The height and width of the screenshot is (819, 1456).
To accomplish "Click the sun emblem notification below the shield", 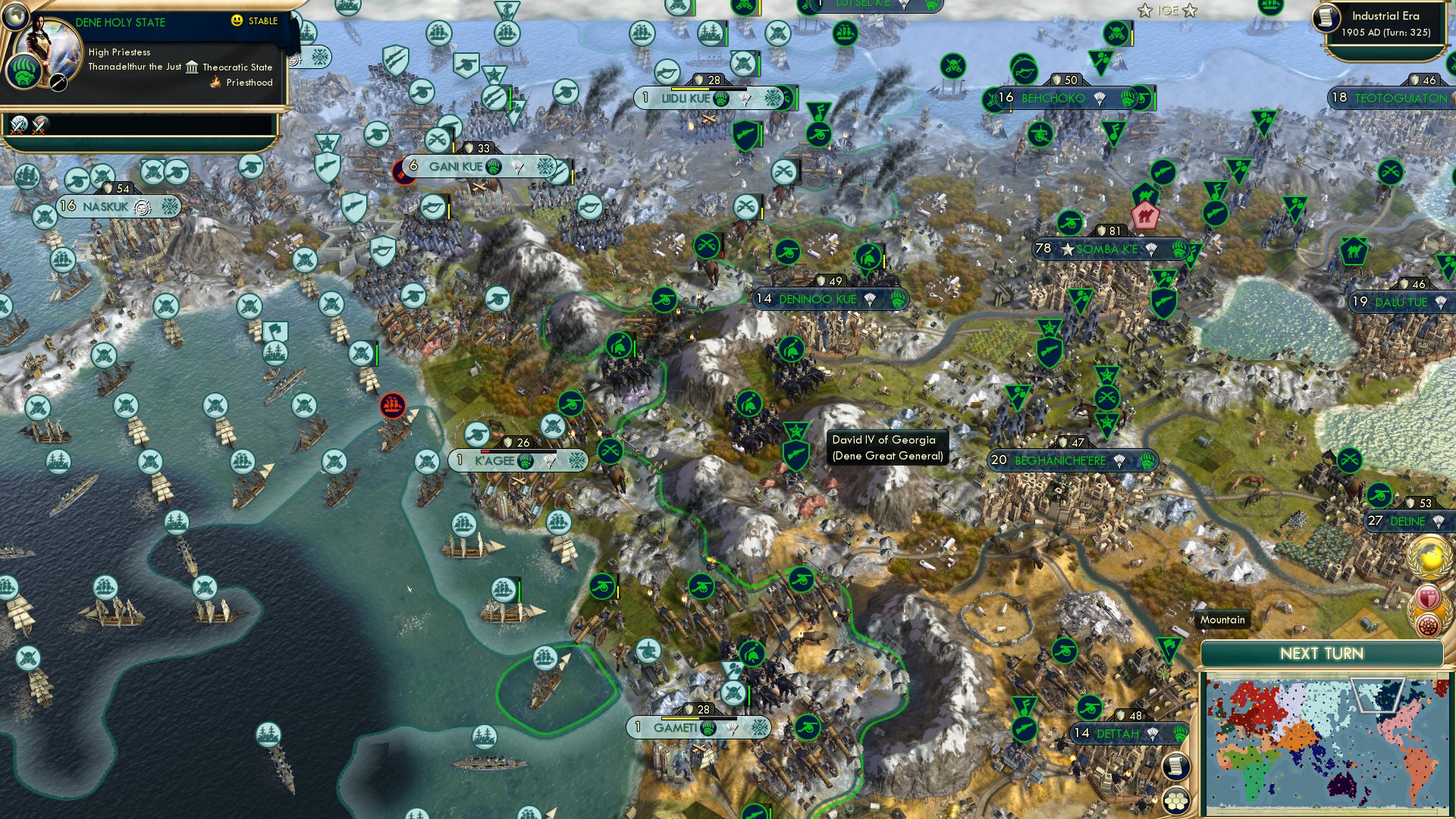I will [x=1428, y=625].
